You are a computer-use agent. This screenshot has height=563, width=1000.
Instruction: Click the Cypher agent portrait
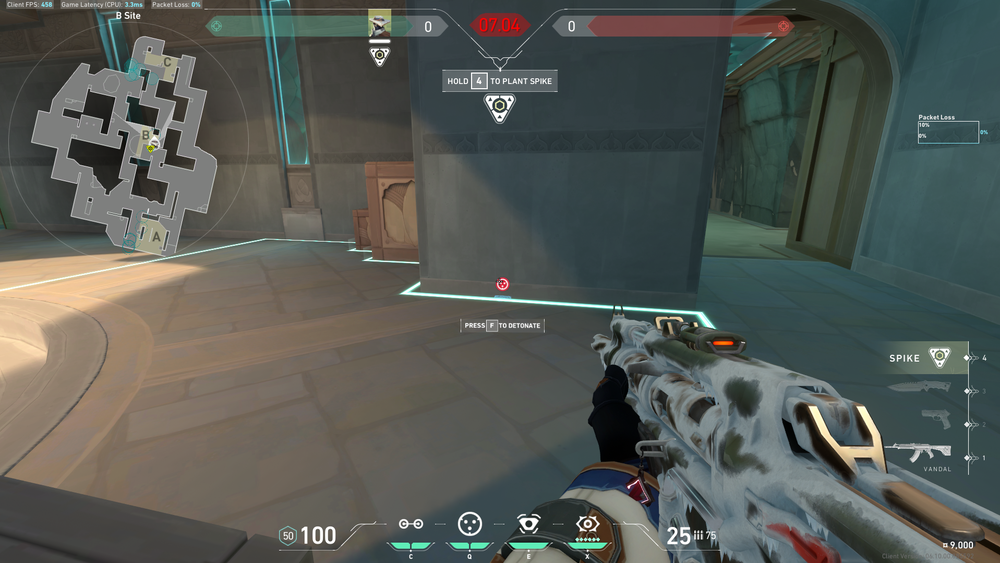(380, 25)
